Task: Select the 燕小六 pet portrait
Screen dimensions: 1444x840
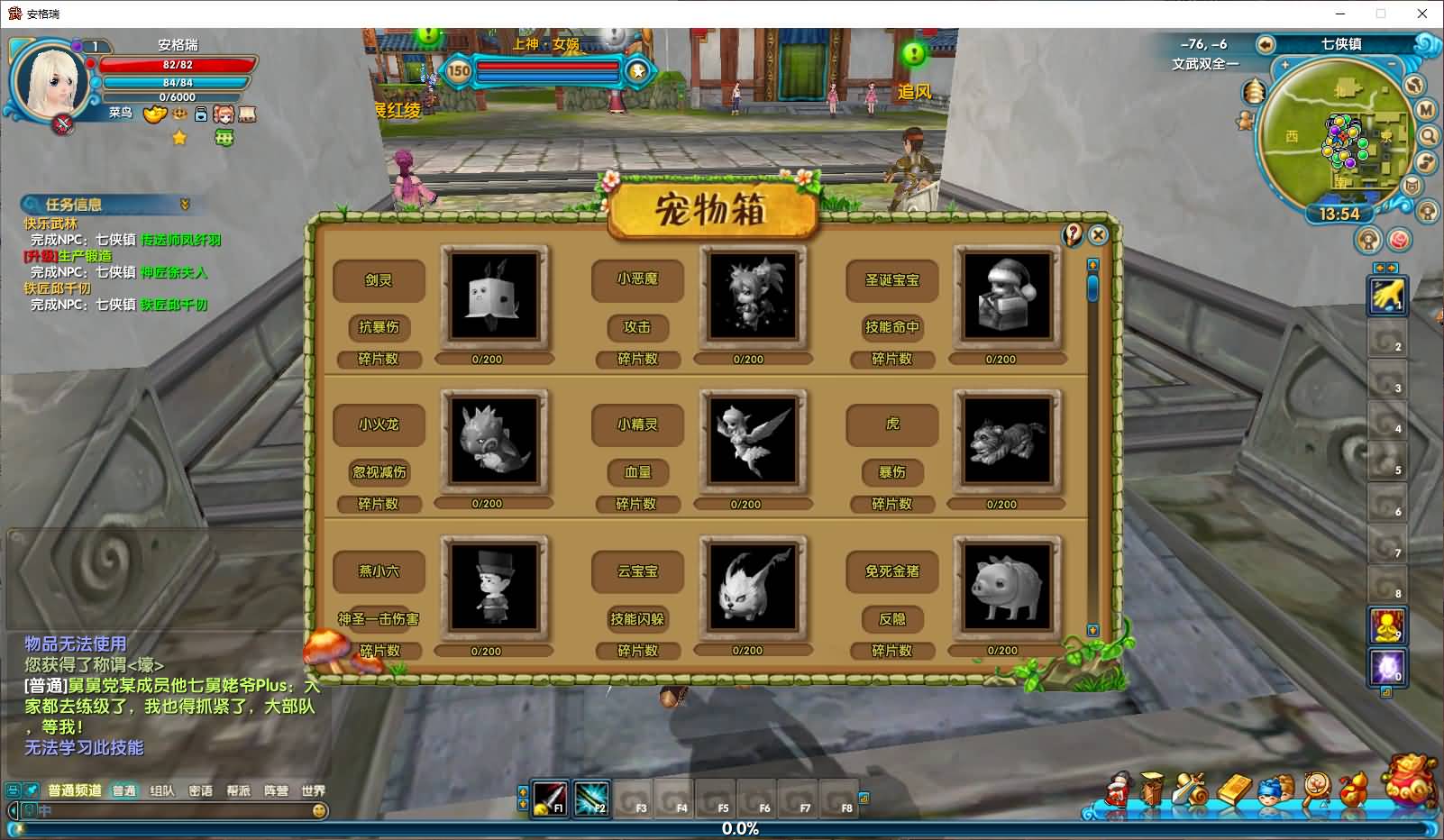Action: click(493, 587)
